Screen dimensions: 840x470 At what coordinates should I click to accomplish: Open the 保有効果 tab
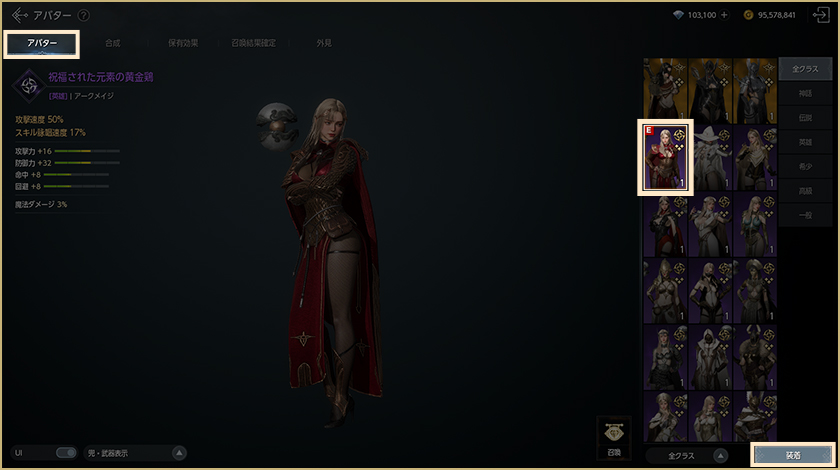tap(182, 43)
